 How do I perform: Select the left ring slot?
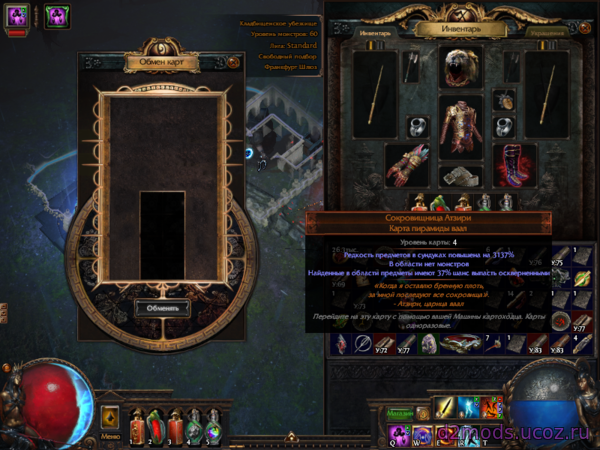(417, 127)
